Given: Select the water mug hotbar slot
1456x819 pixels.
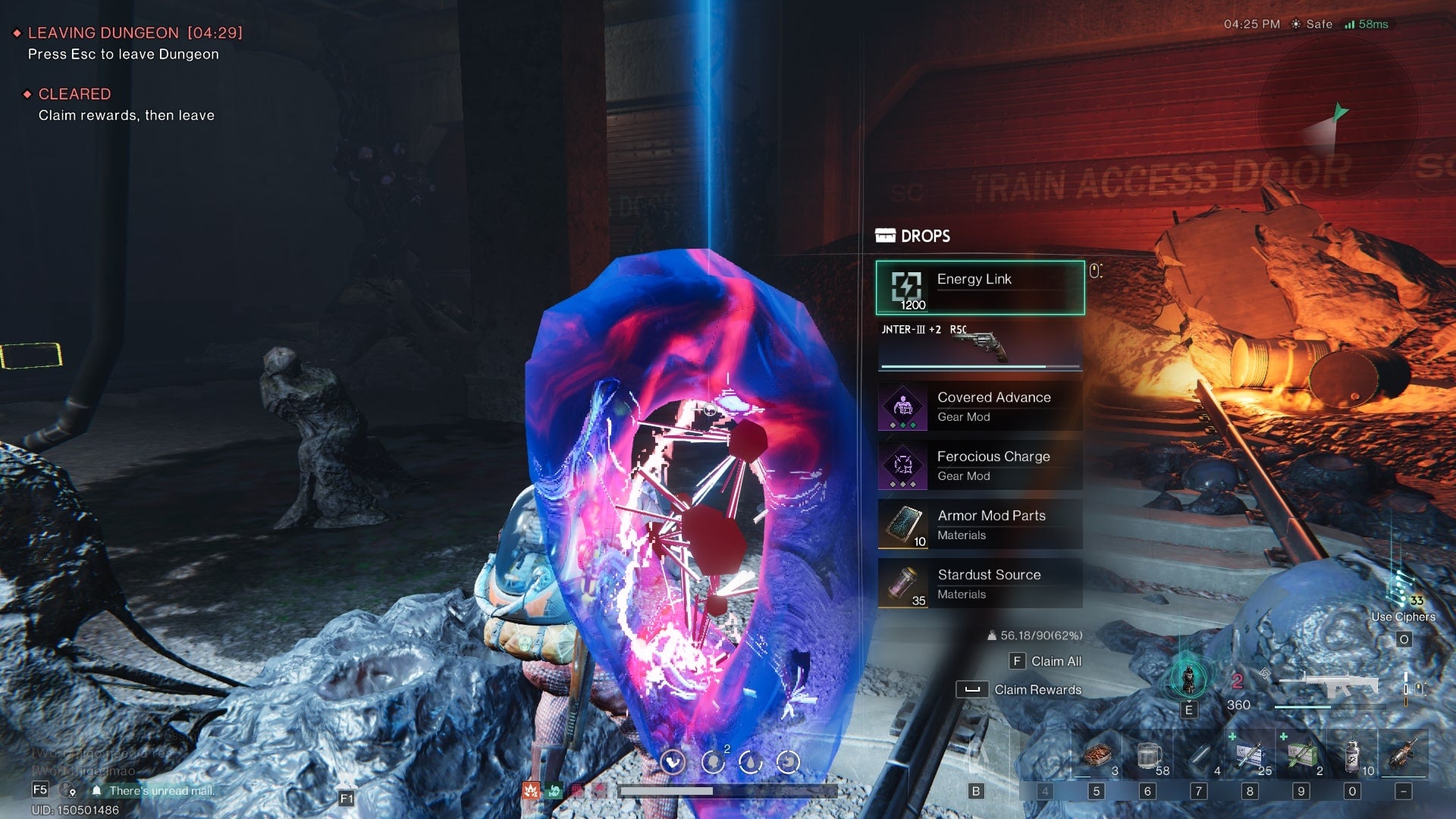Looking at the screenshot, I should point(1148,755).
